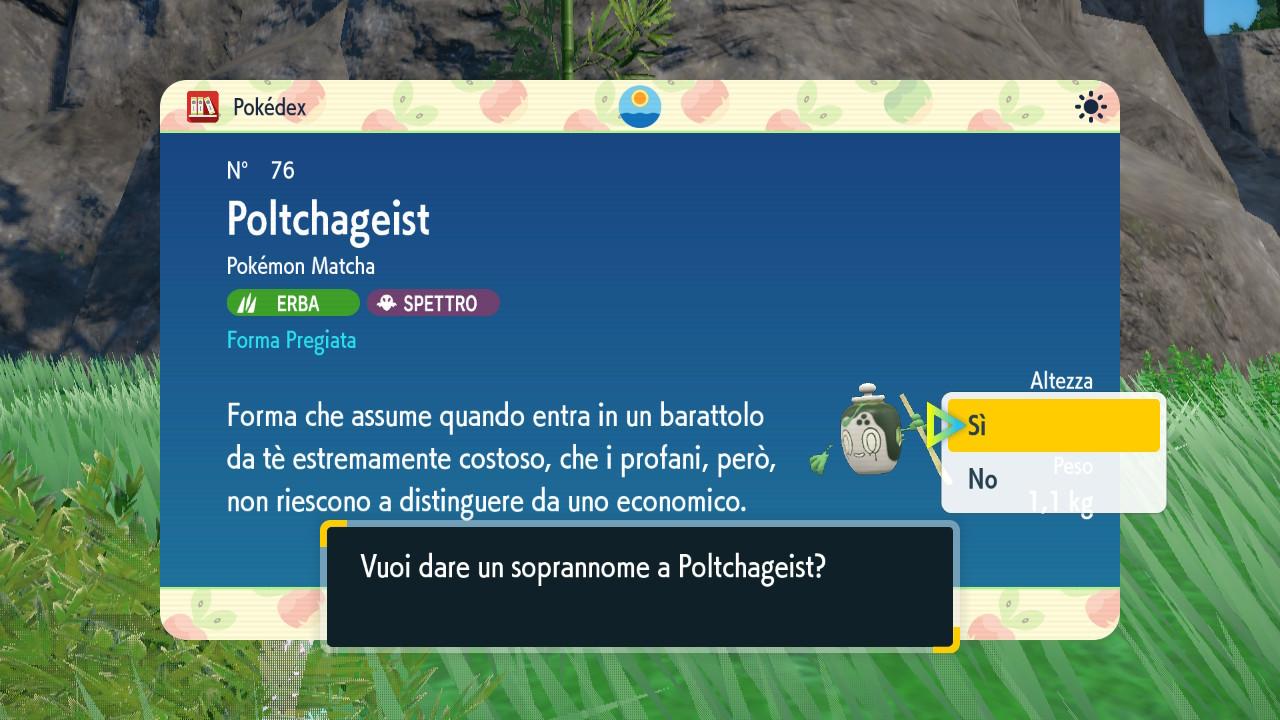This screenshot has width=1280, height=720.
Task: Choose Sì to give a nickname
Action: pos(1052,426)
